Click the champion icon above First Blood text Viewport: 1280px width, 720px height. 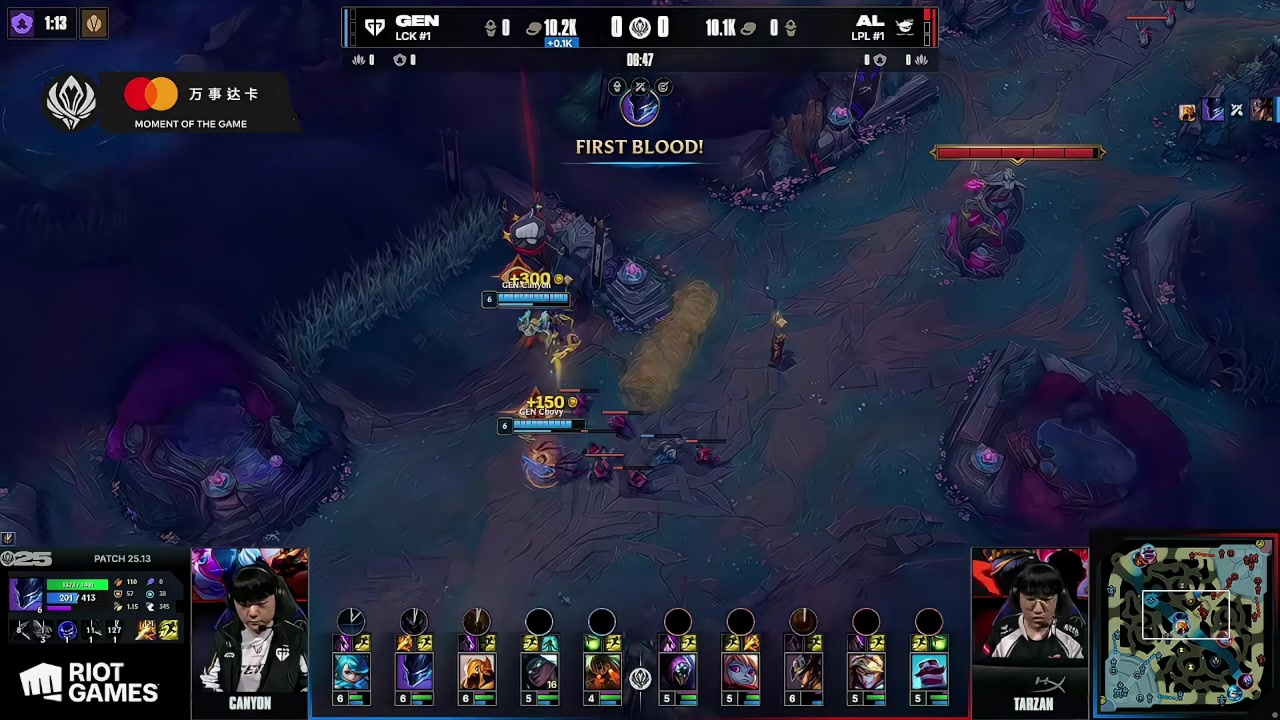pos(639,108)
